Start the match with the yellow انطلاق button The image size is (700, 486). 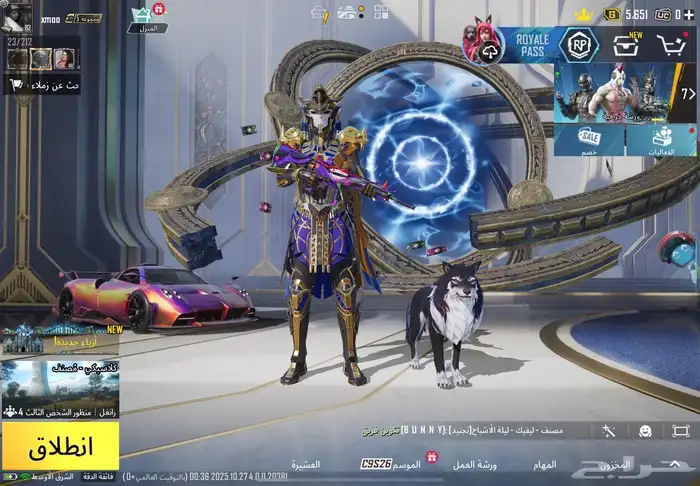pos(60,445)
